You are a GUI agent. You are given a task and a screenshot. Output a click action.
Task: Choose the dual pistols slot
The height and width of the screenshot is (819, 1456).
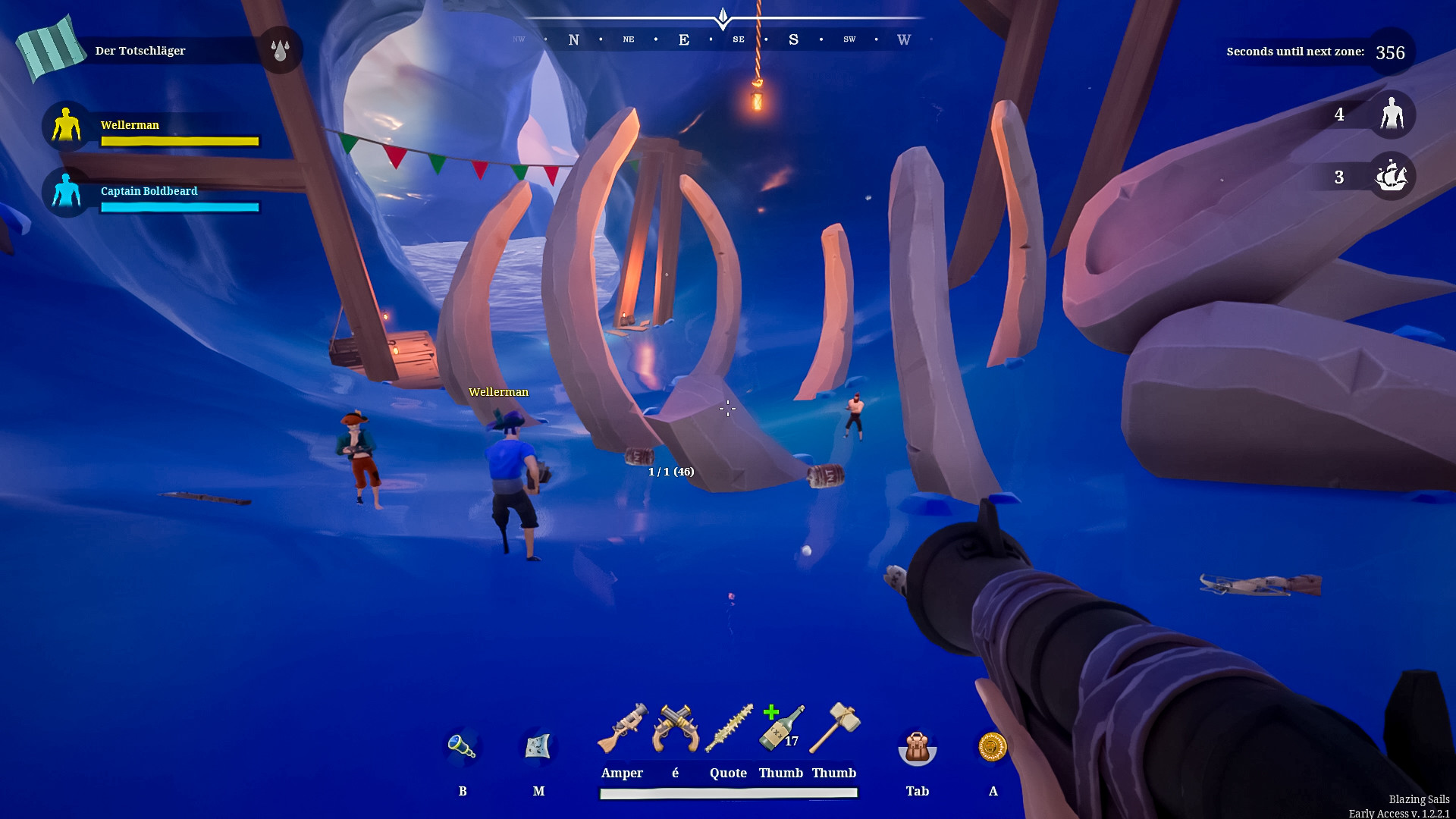point(676,729)
